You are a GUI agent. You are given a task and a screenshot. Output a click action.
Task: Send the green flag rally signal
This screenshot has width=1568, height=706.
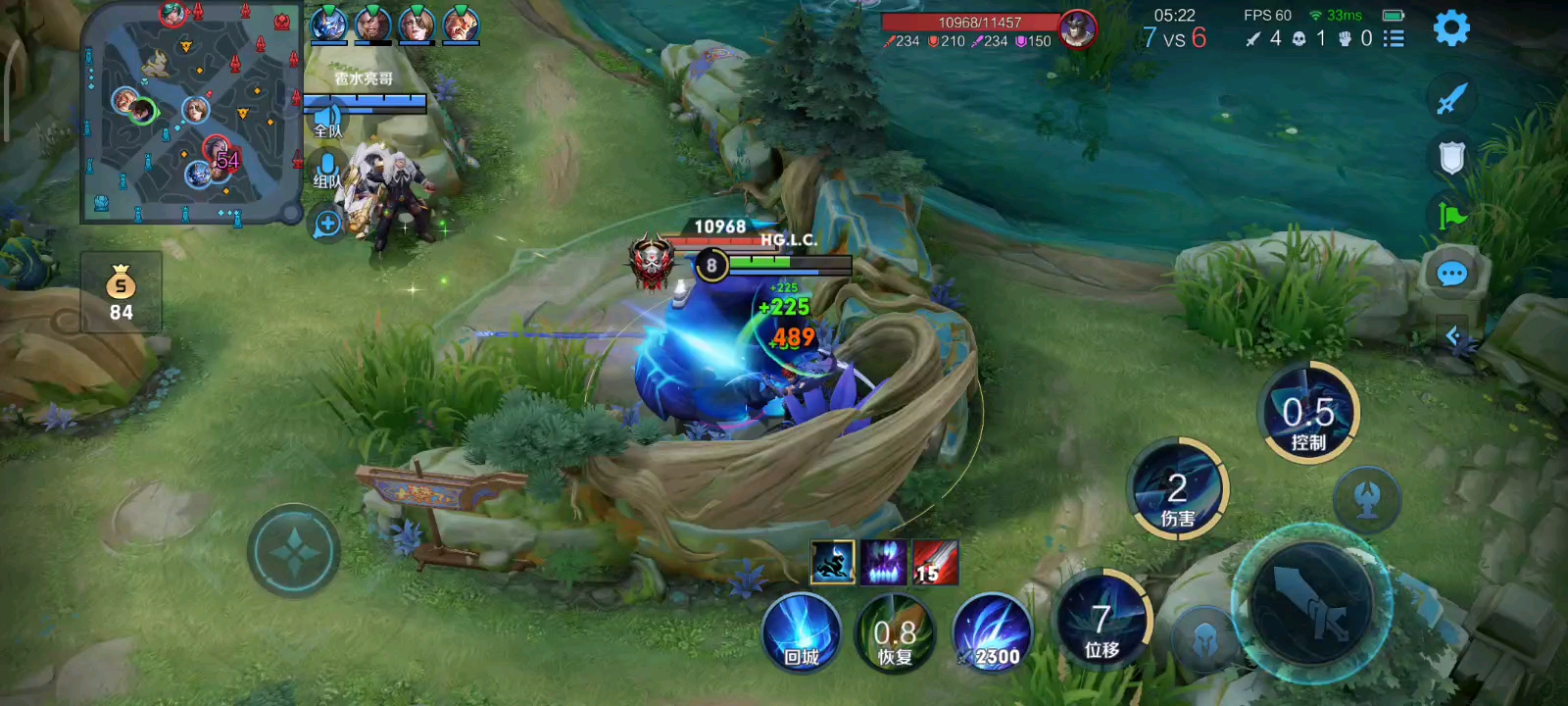click(1451, 216)
